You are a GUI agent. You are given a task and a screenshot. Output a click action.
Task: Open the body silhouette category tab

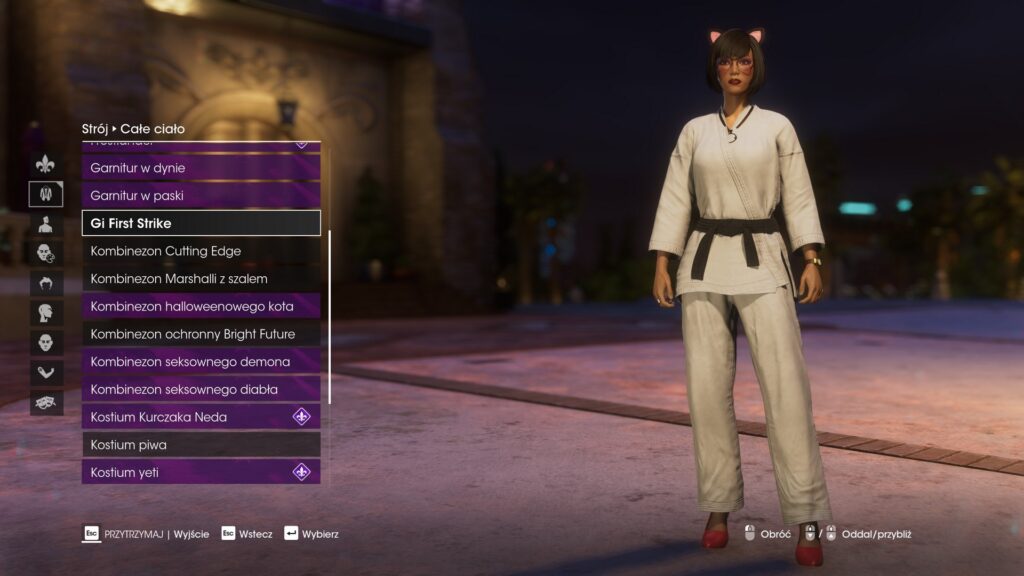click(46, 224)
